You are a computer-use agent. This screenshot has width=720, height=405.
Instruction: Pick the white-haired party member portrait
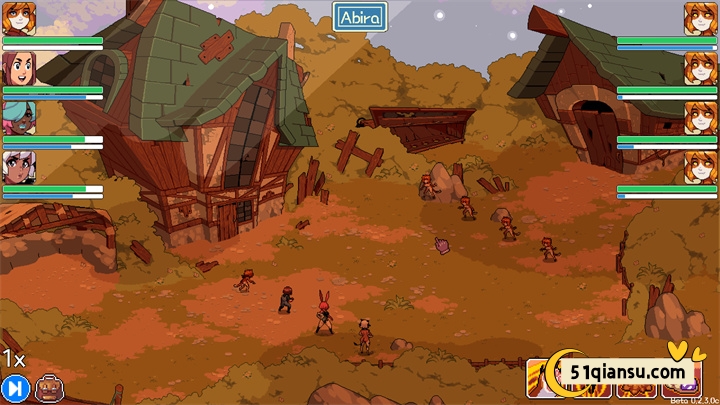click(x=19, y=166)
